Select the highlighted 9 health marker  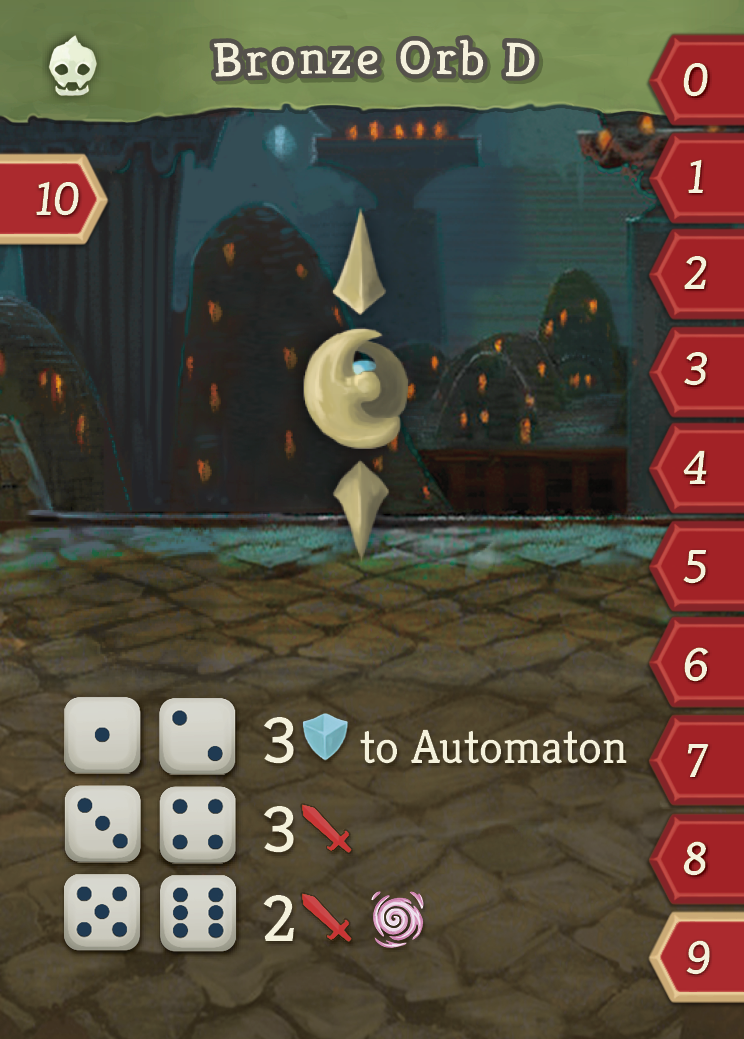(698, 957)
